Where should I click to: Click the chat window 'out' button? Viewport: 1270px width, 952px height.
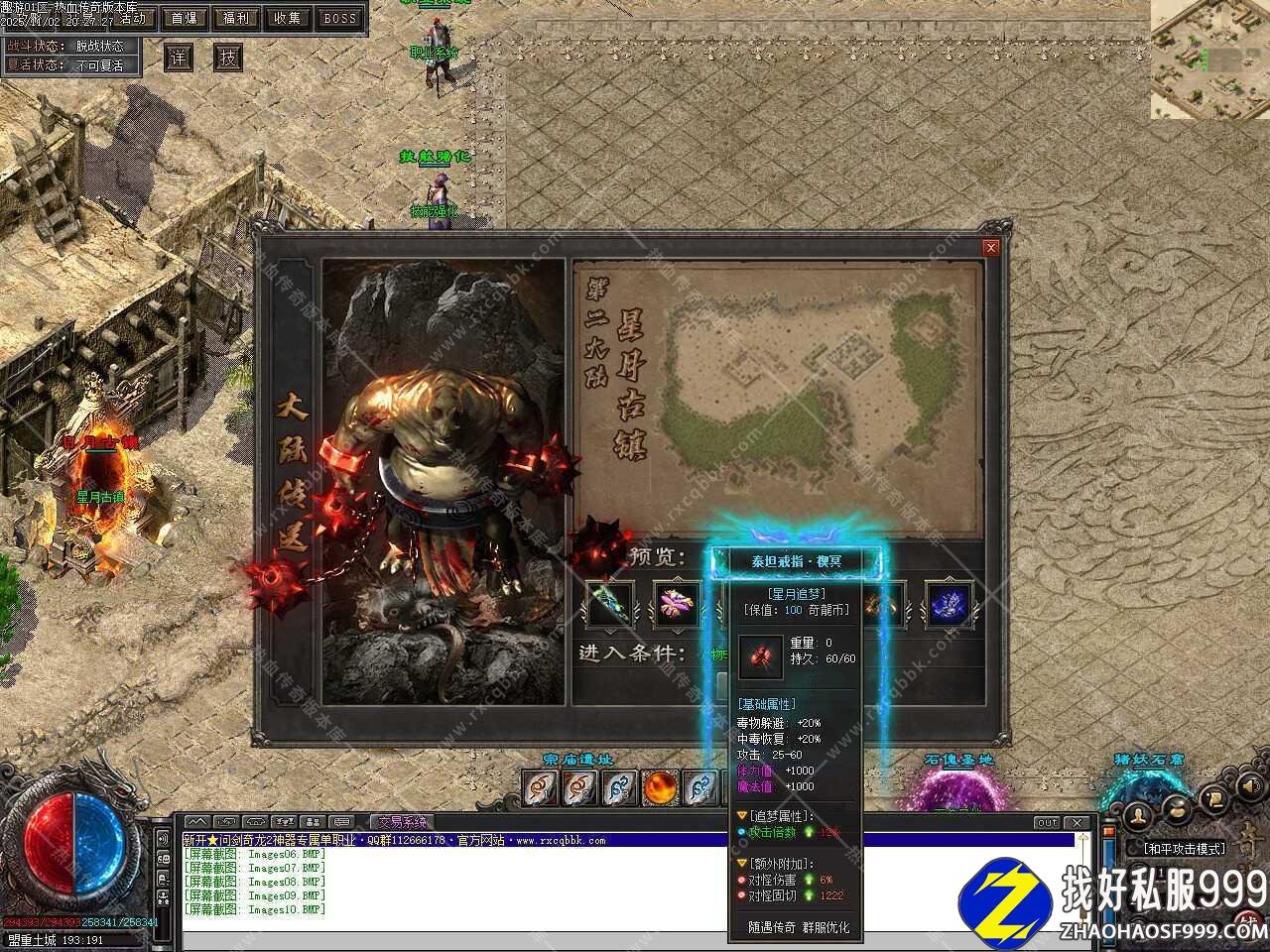[1047, 823]
